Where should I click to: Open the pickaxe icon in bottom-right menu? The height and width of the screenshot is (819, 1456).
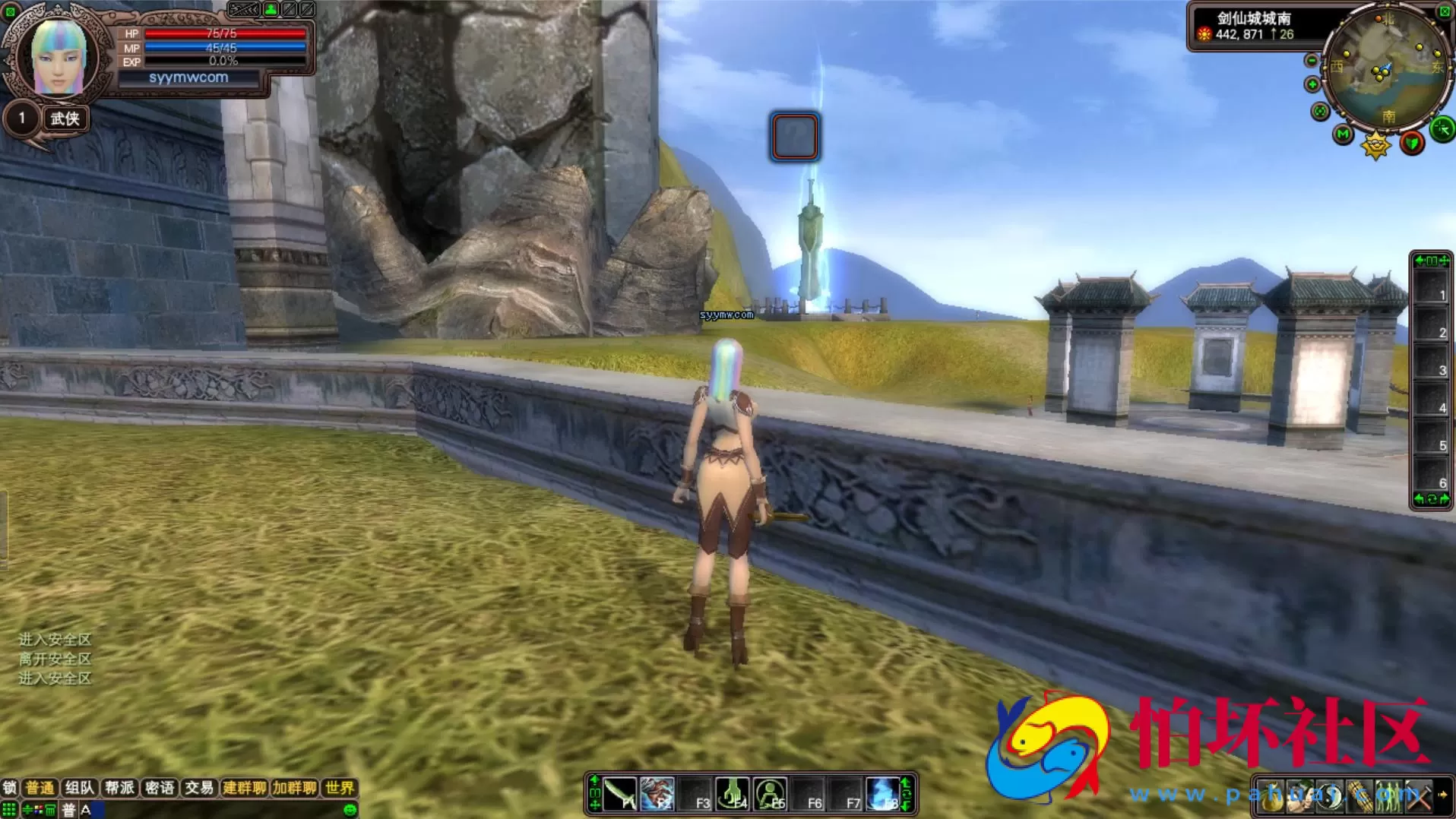[1418, 796]
